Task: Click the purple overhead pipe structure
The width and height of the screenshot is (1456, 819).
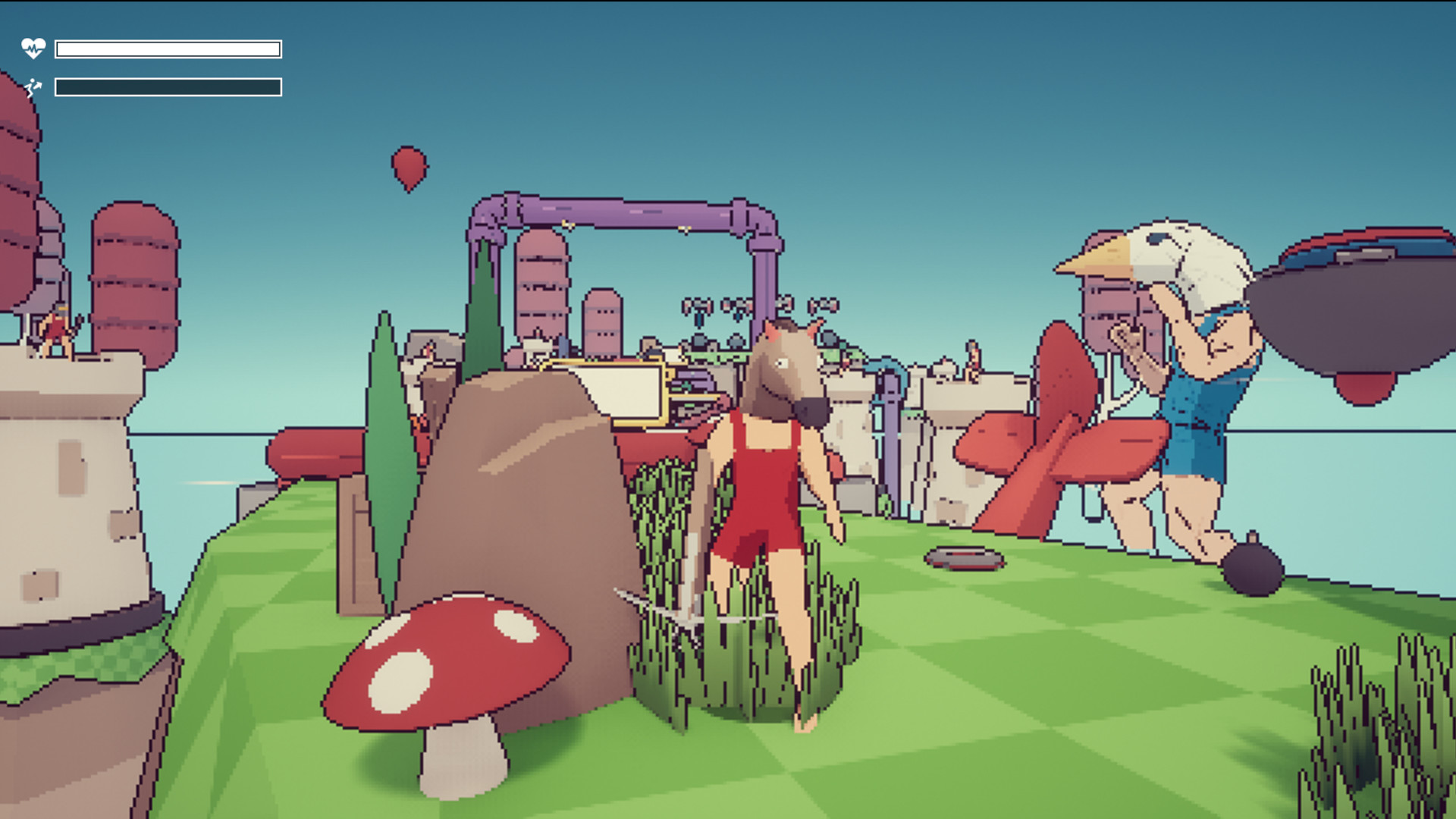Action: coord(629,212)
